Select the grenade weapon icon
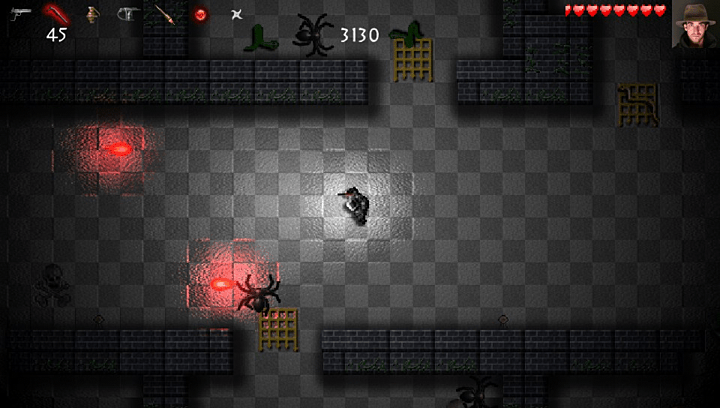Image resolution: width=720 pixels, height=408 pixels. coord(92,15)
